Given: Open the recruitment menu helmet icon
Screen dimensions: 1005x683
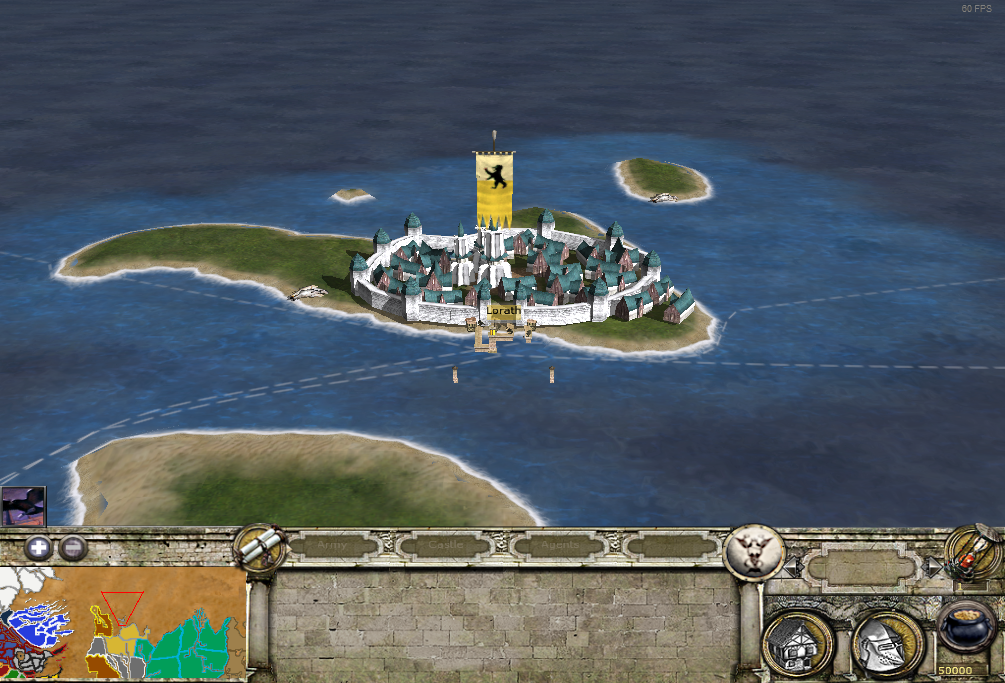Looking at the screenshot, I should (x=887, y=643).
